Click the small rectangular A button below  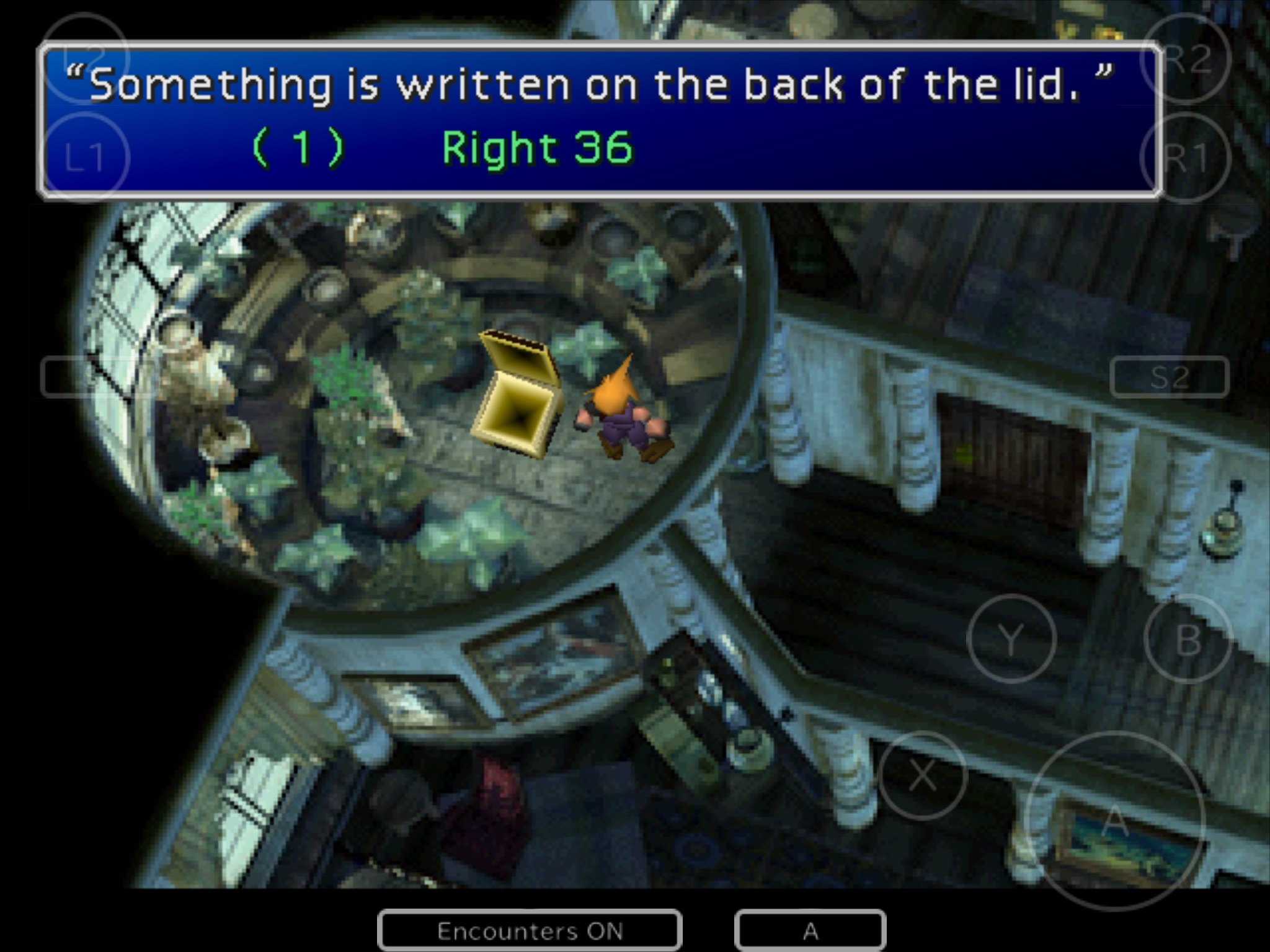pos(810,930)
